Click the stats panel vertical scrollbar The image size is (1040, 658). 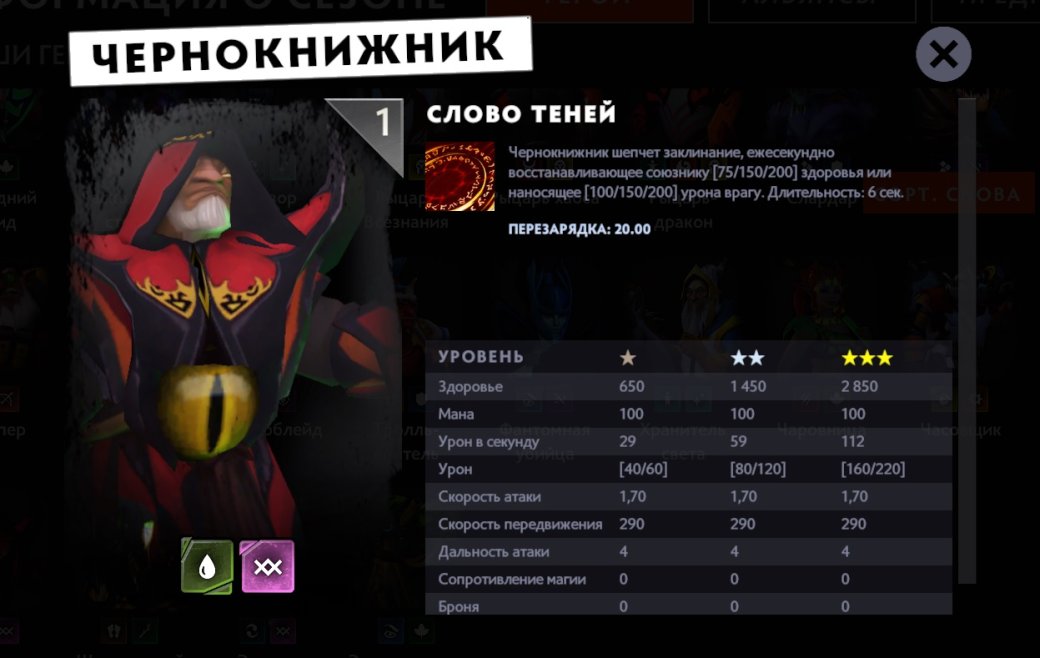pos(966,340)
